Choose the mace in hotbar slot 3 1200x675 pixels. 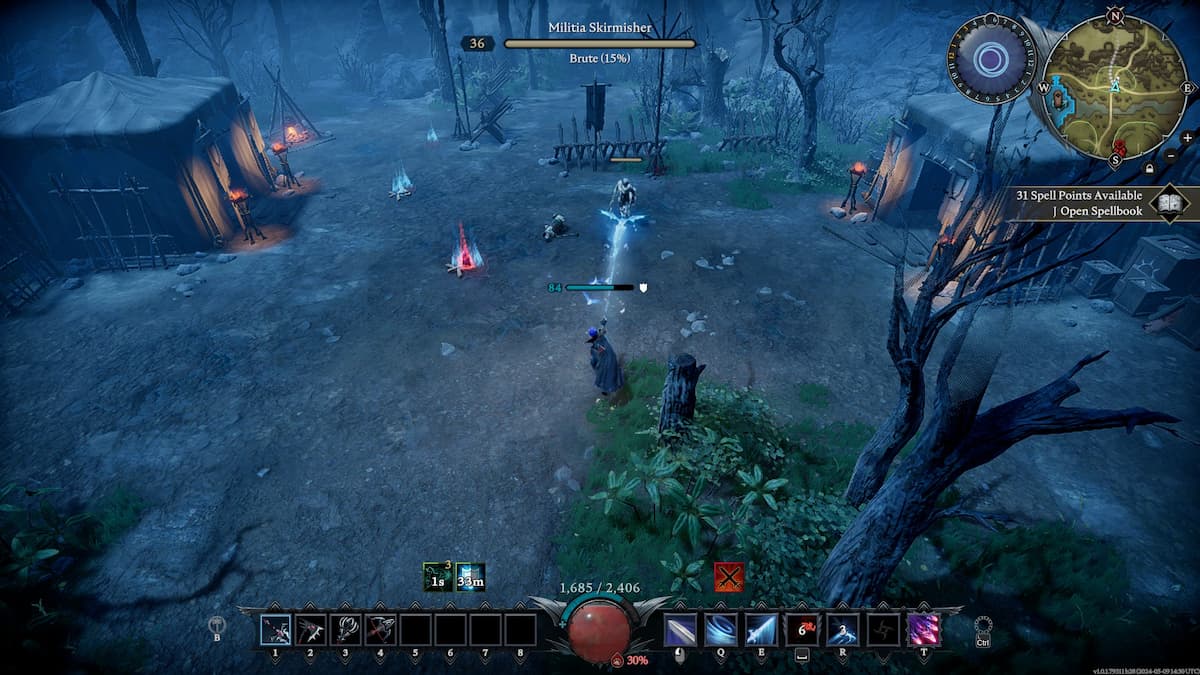point(345,630)
